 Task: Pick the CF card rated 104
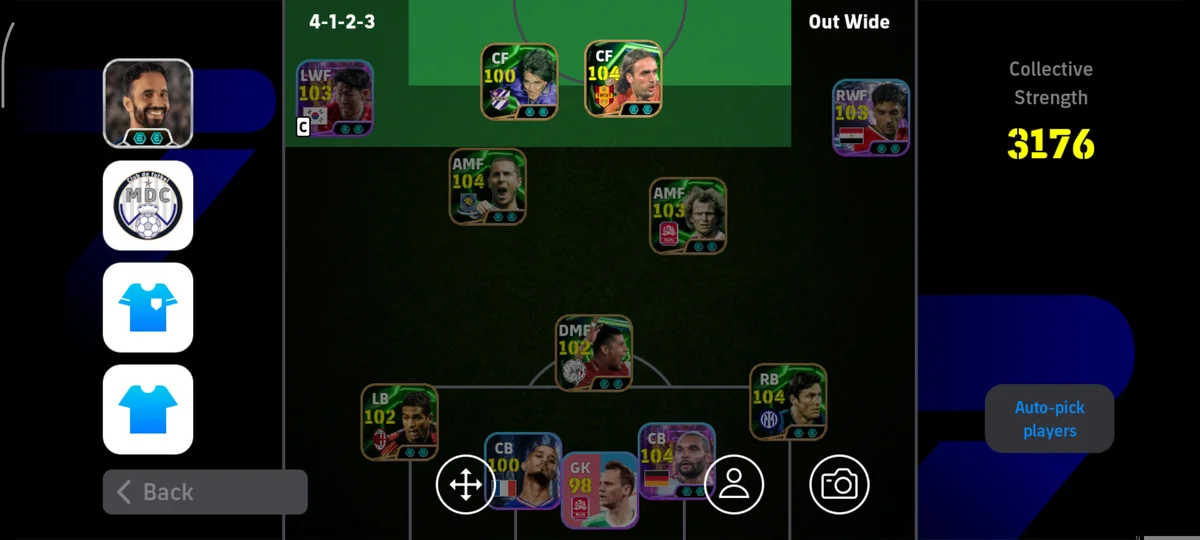(x=623, y=79)
